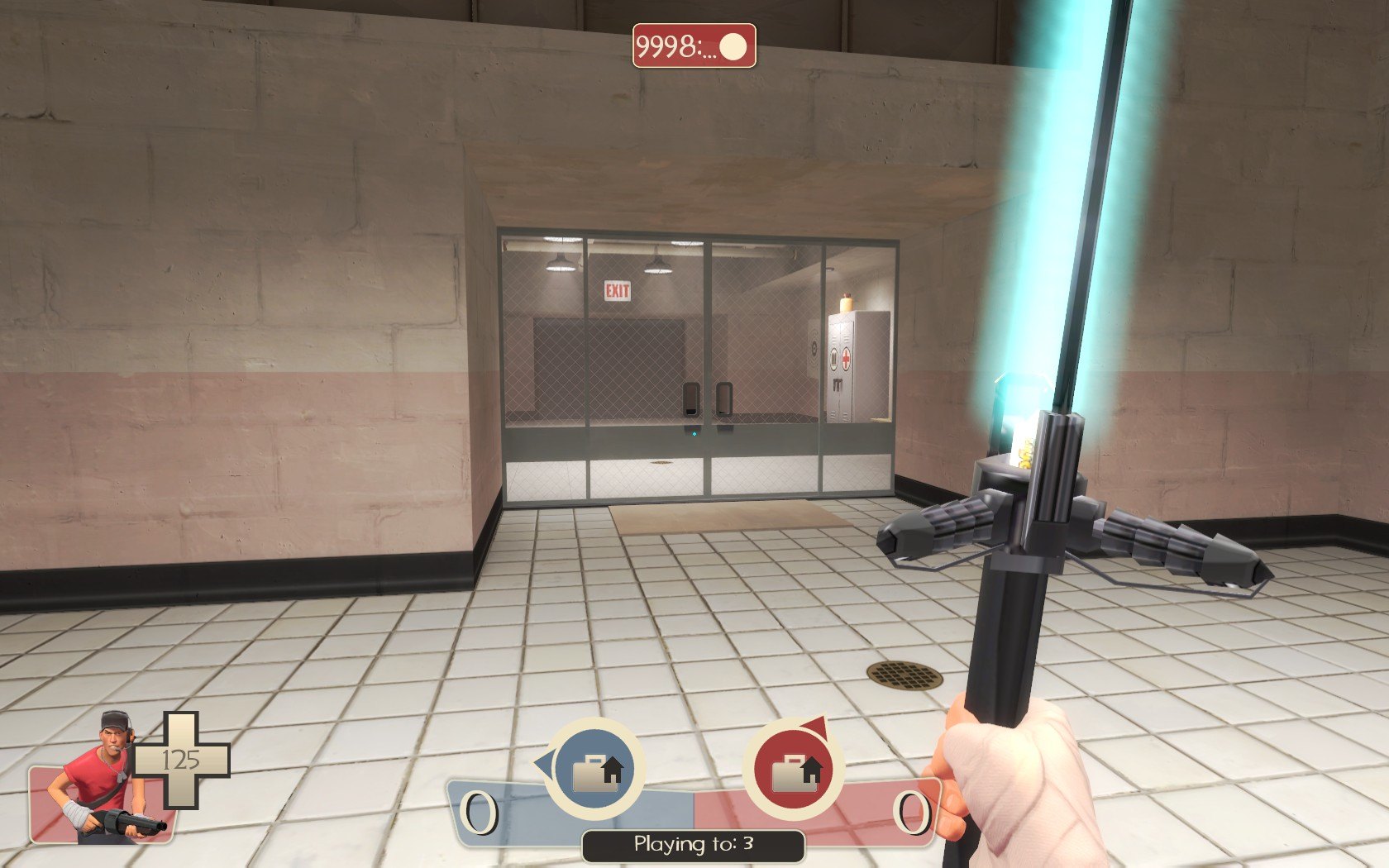
Task: Select the Scout class portrait
Action: point(99,781)
